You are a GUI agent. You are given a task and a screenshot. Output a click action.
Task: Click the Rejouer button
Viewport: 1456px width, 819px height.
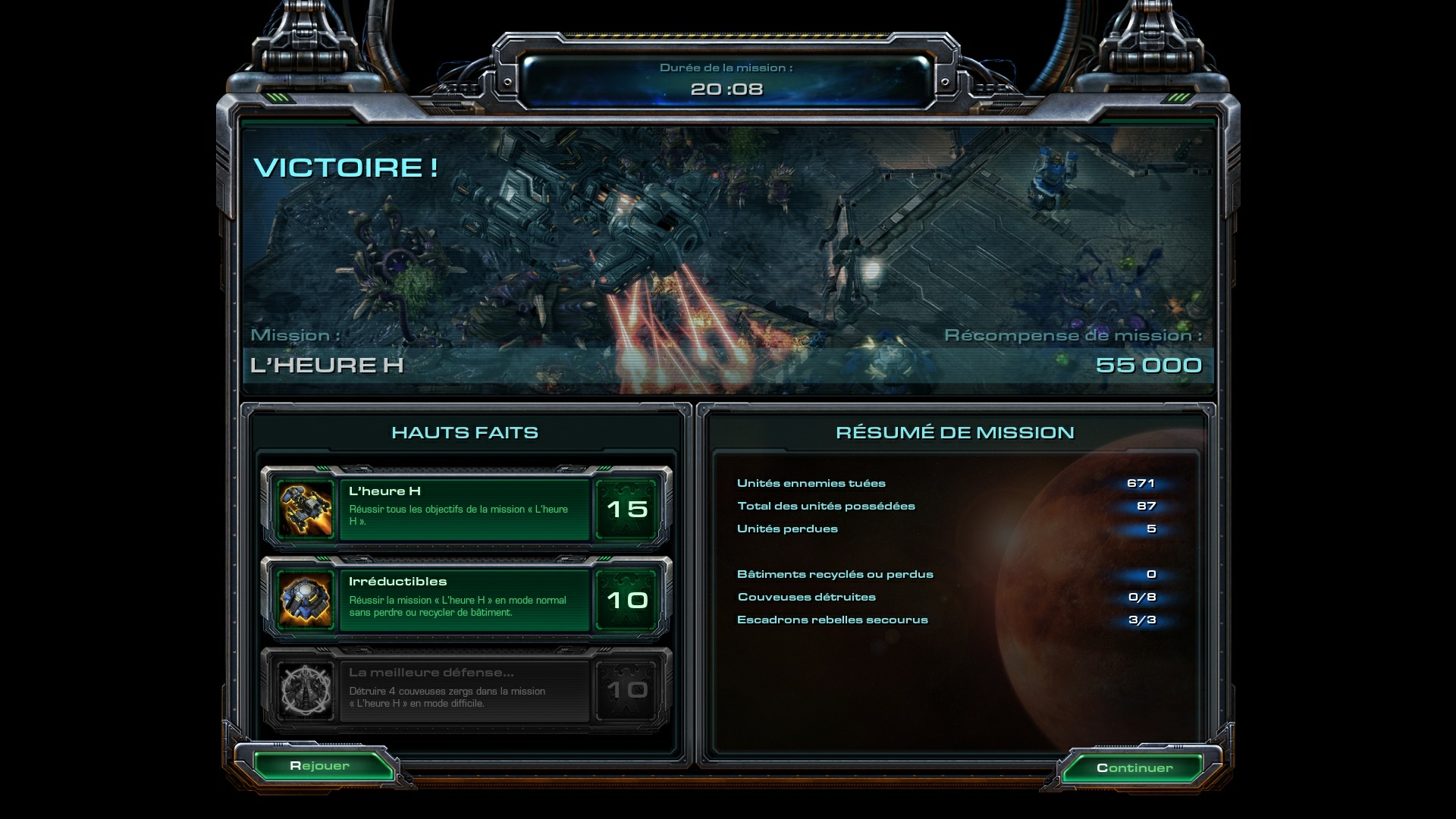(x=320, y=766)
